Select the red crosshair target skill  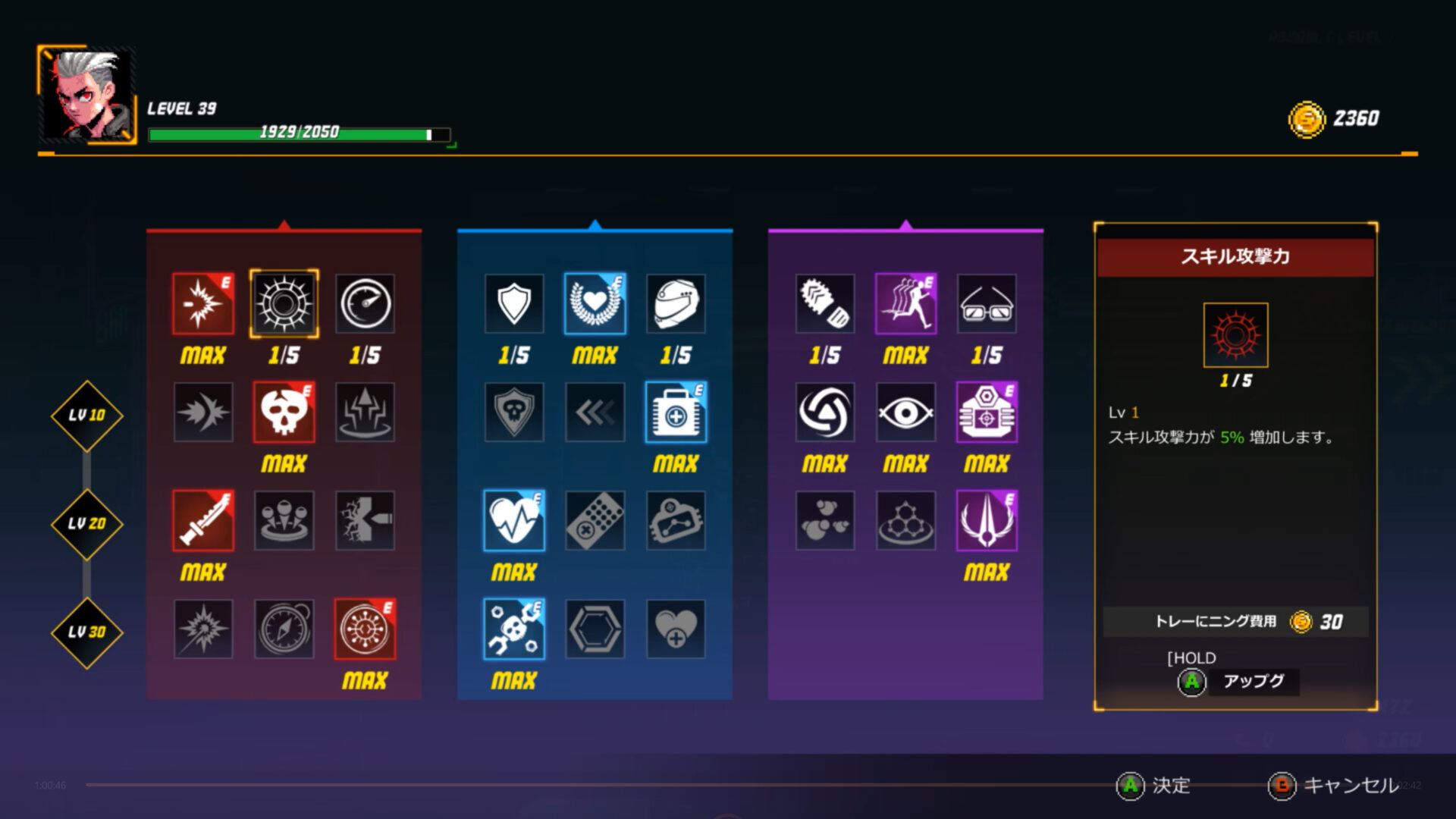365,629
